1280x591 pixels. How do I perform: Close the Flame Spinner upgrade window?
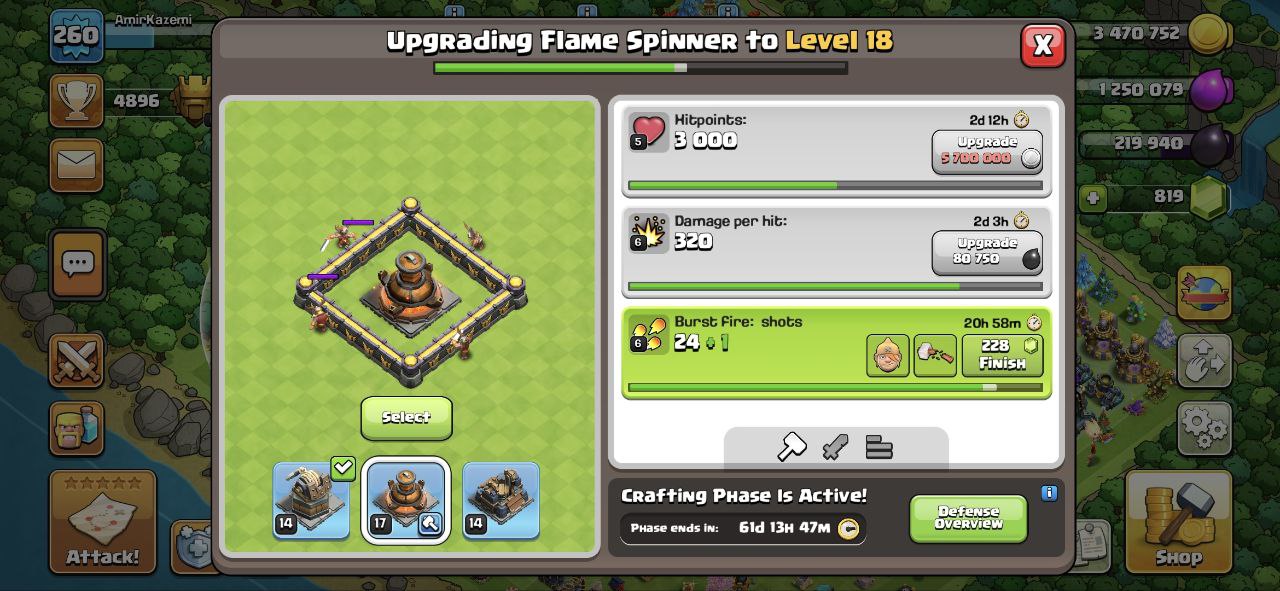point(1042,45)
